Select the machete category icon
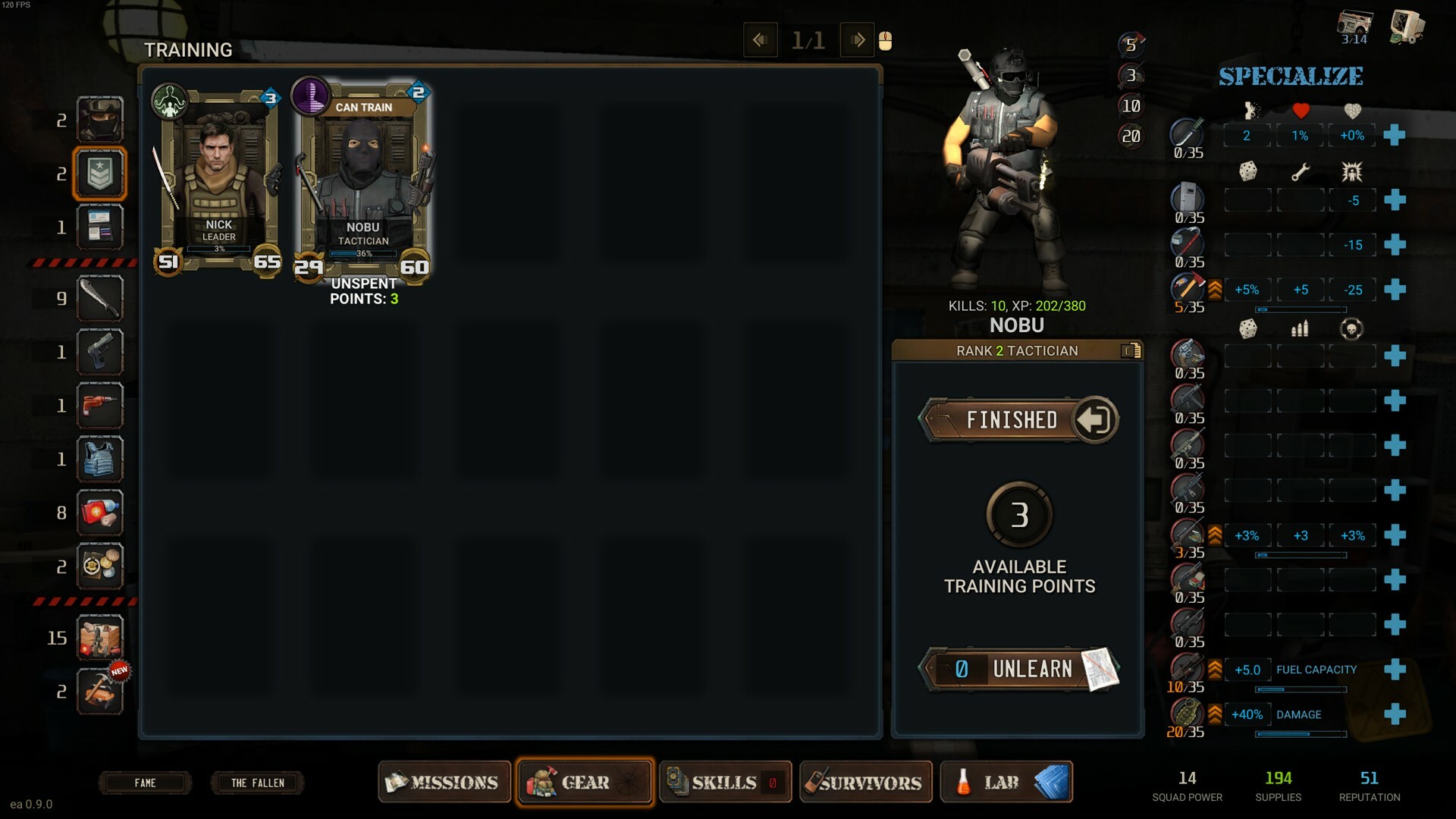Screen dimensions: 1456x819 99,298
